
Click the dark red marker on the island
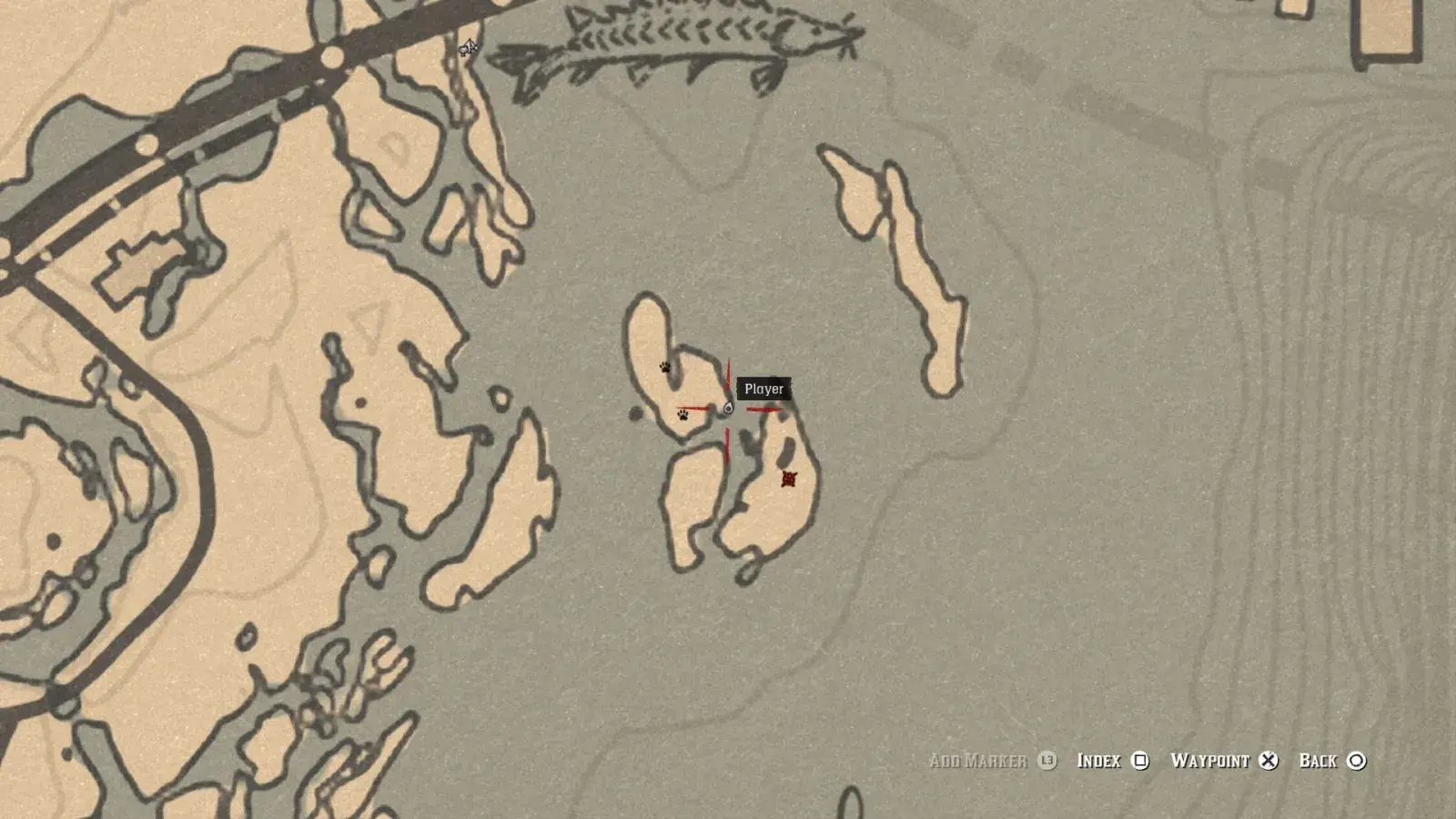pos(789,479)
